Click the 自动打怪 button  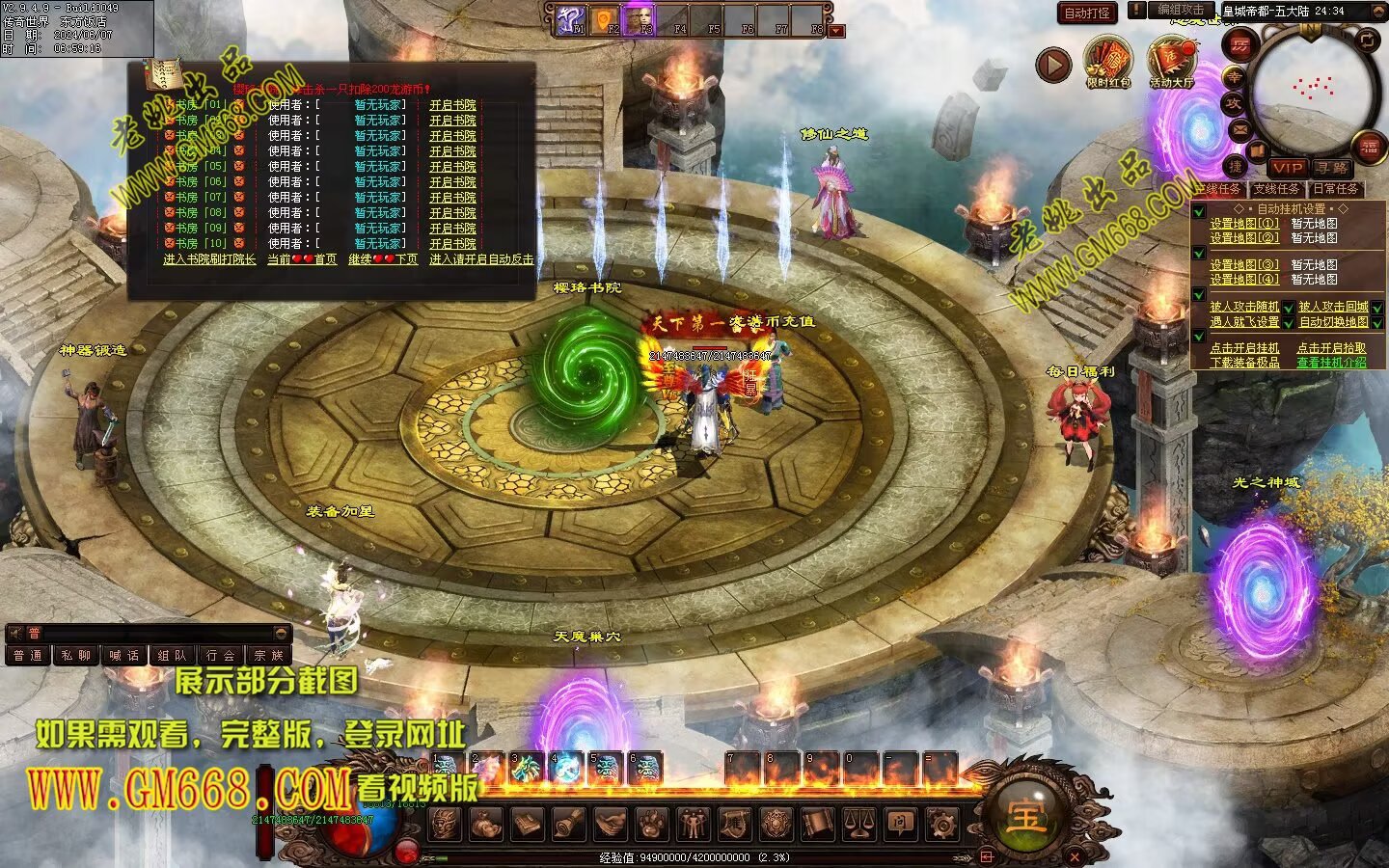[1087, 13]
